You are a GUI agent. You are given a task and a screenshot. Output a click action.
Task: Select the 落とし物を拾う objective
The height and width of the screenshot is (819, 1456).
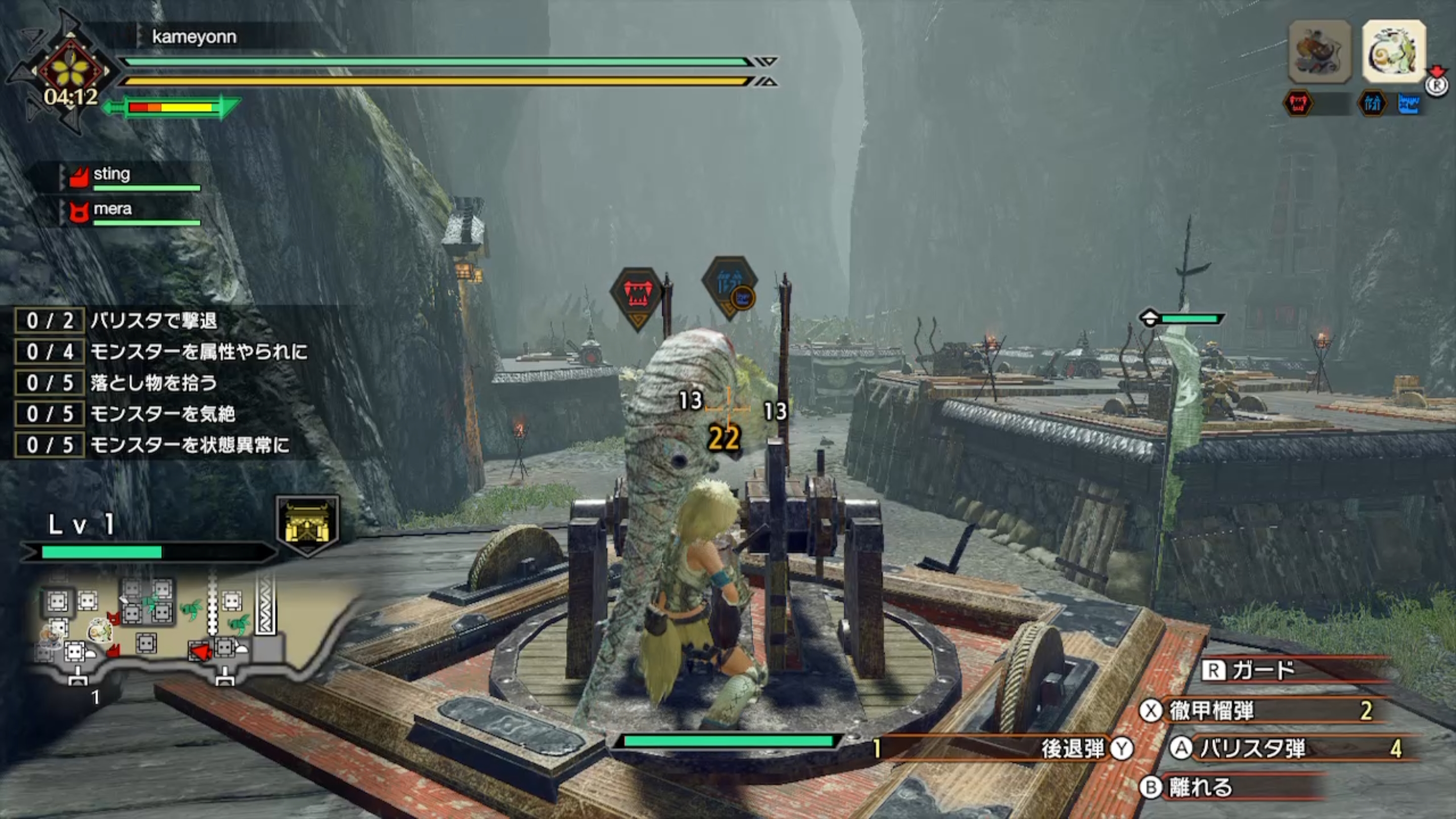pos(153,383)
